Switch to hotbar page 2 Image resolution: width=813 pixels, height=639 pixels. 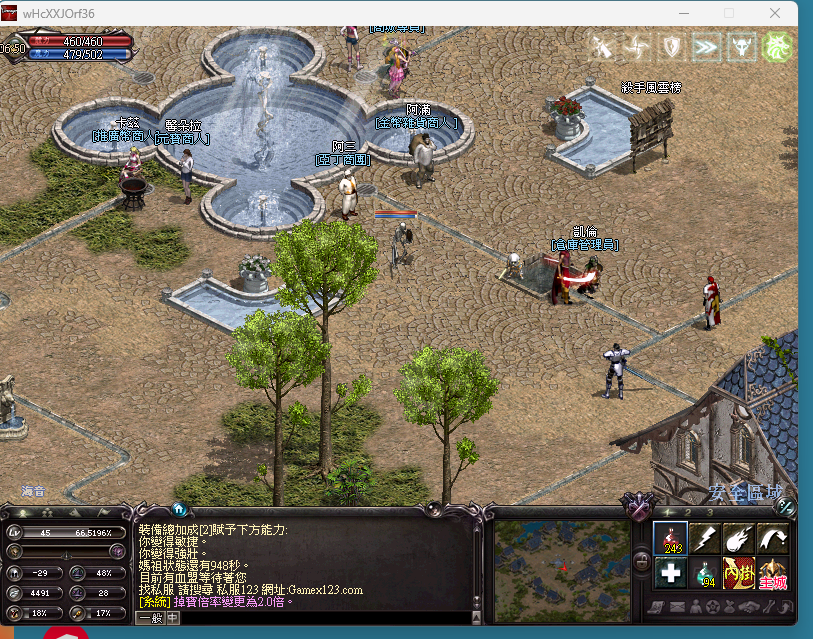(688, 512)
